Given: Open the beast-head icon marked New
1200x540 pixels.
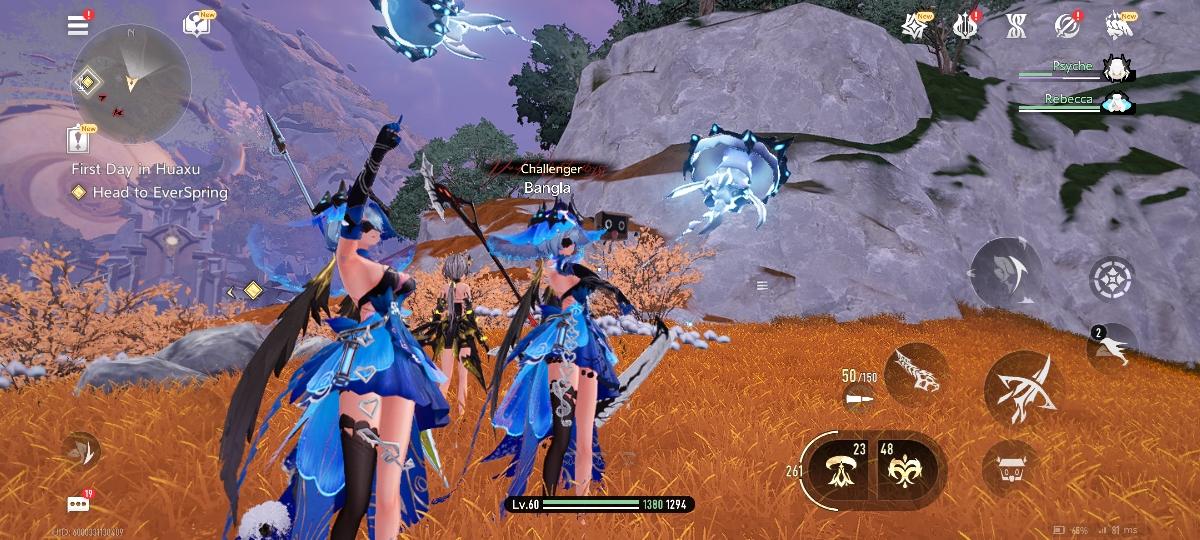Looking at the screenshot, I should (1118, 26).
